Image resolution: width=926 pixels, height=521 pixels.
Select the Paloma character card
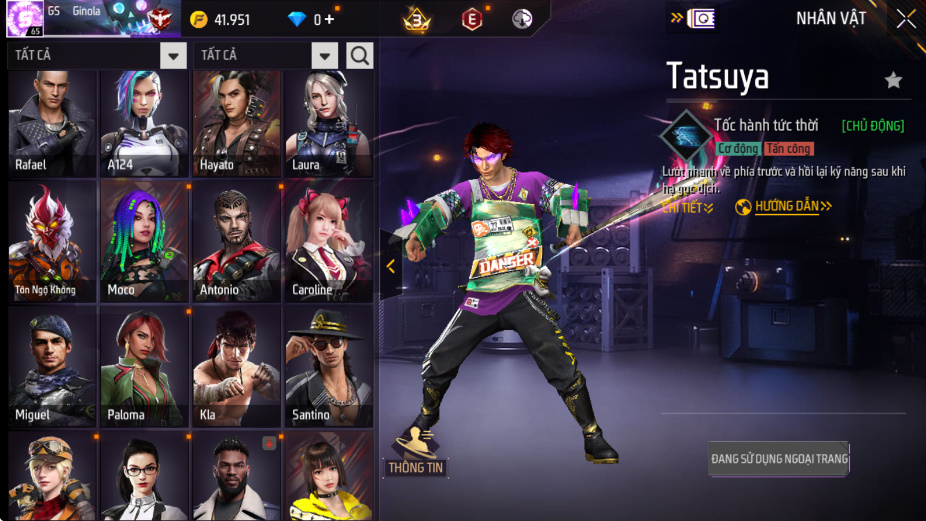pos(144,366)
